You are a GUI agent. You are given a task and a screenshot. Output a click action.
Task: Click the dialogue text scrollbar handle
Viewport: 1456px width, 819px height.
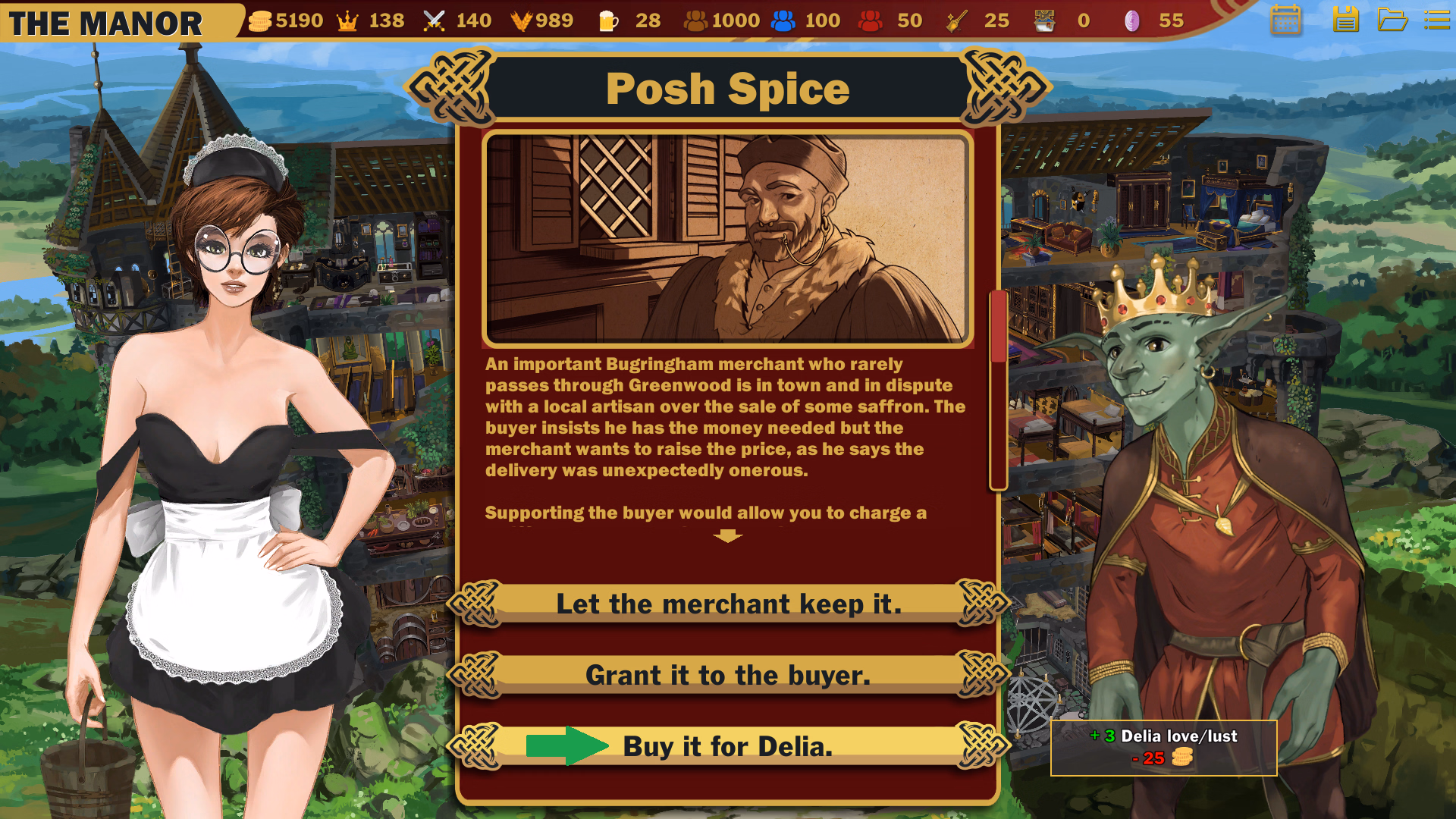click(x=998, y=326)
